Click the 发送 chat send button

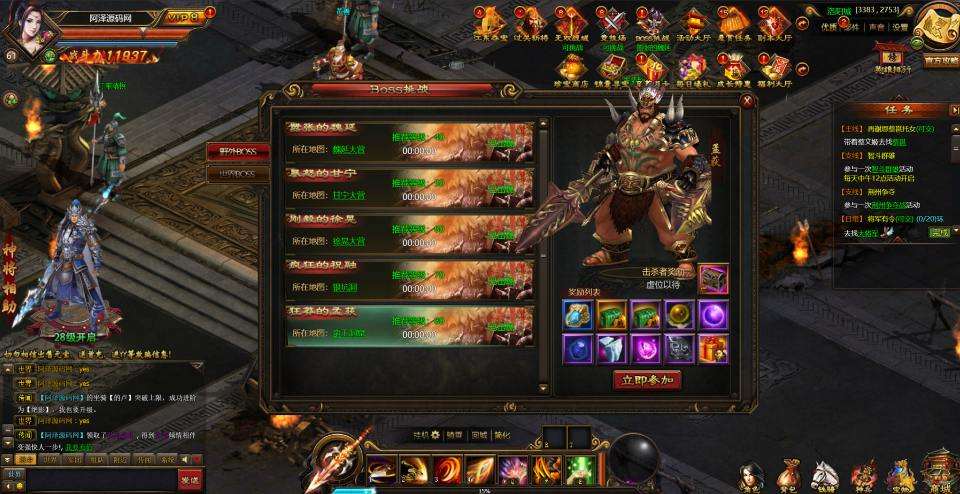coord(188,479)
